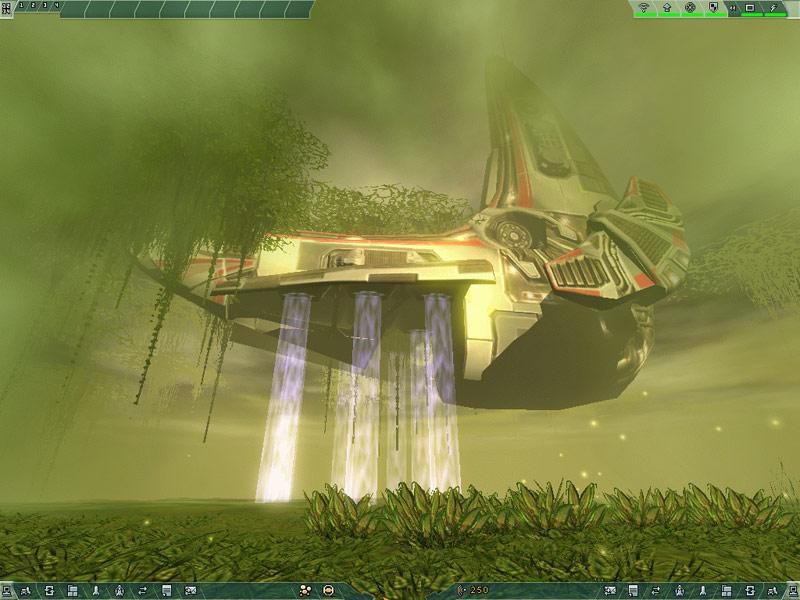The height and width of the screenshot is (600, 800).
Task: Toggle the overlapping squares icon
Action: (712, 8)
